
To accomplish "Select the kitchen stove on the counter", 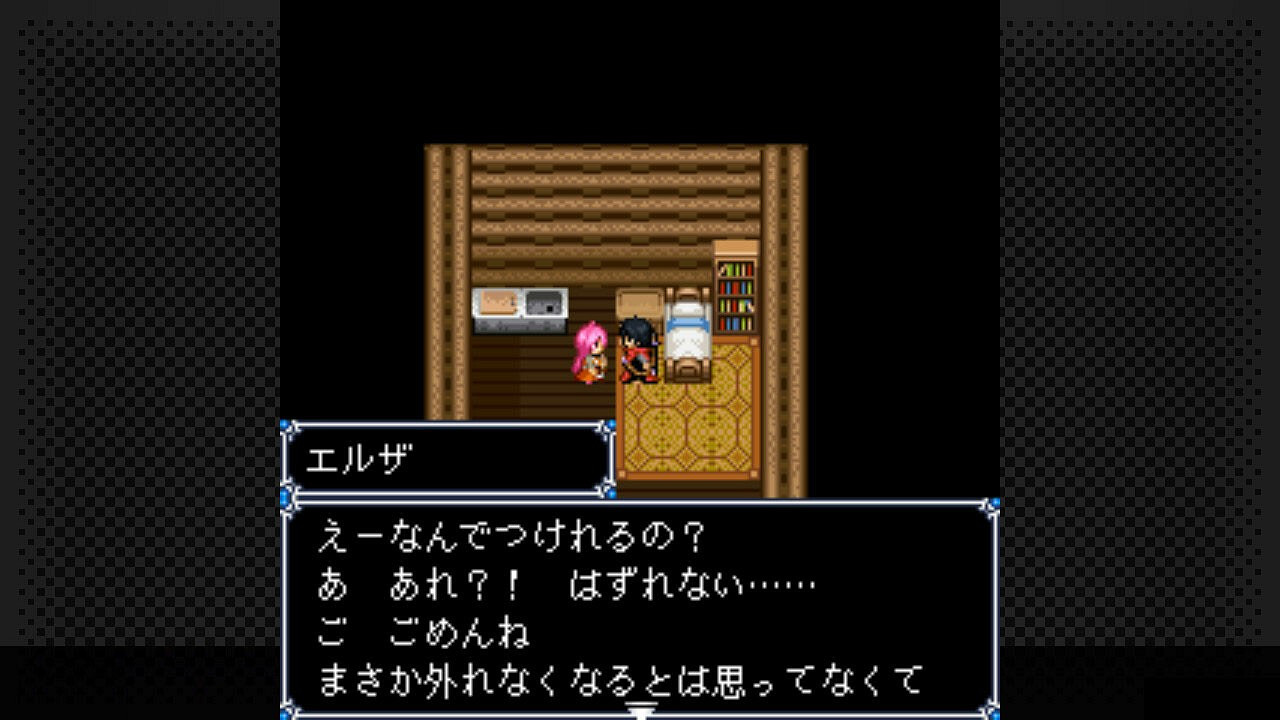I will [x=545, y=300].
